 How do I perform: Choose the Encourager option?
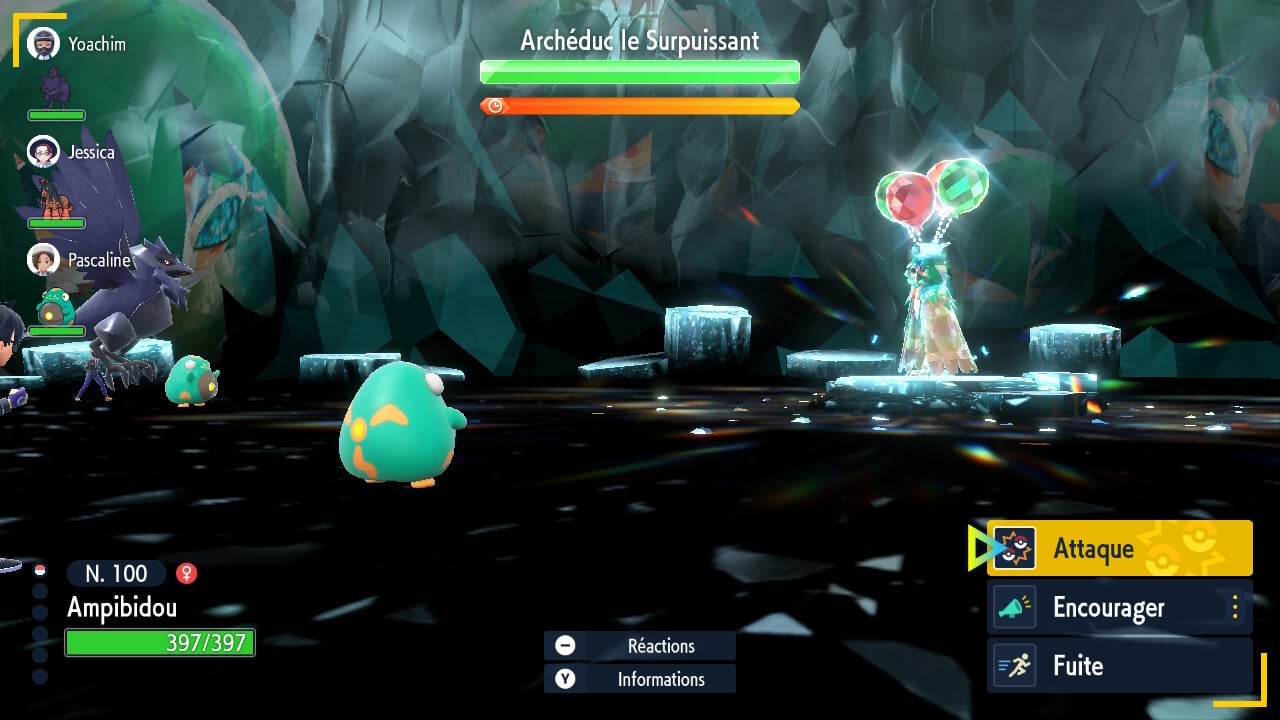coord(1108,607)
